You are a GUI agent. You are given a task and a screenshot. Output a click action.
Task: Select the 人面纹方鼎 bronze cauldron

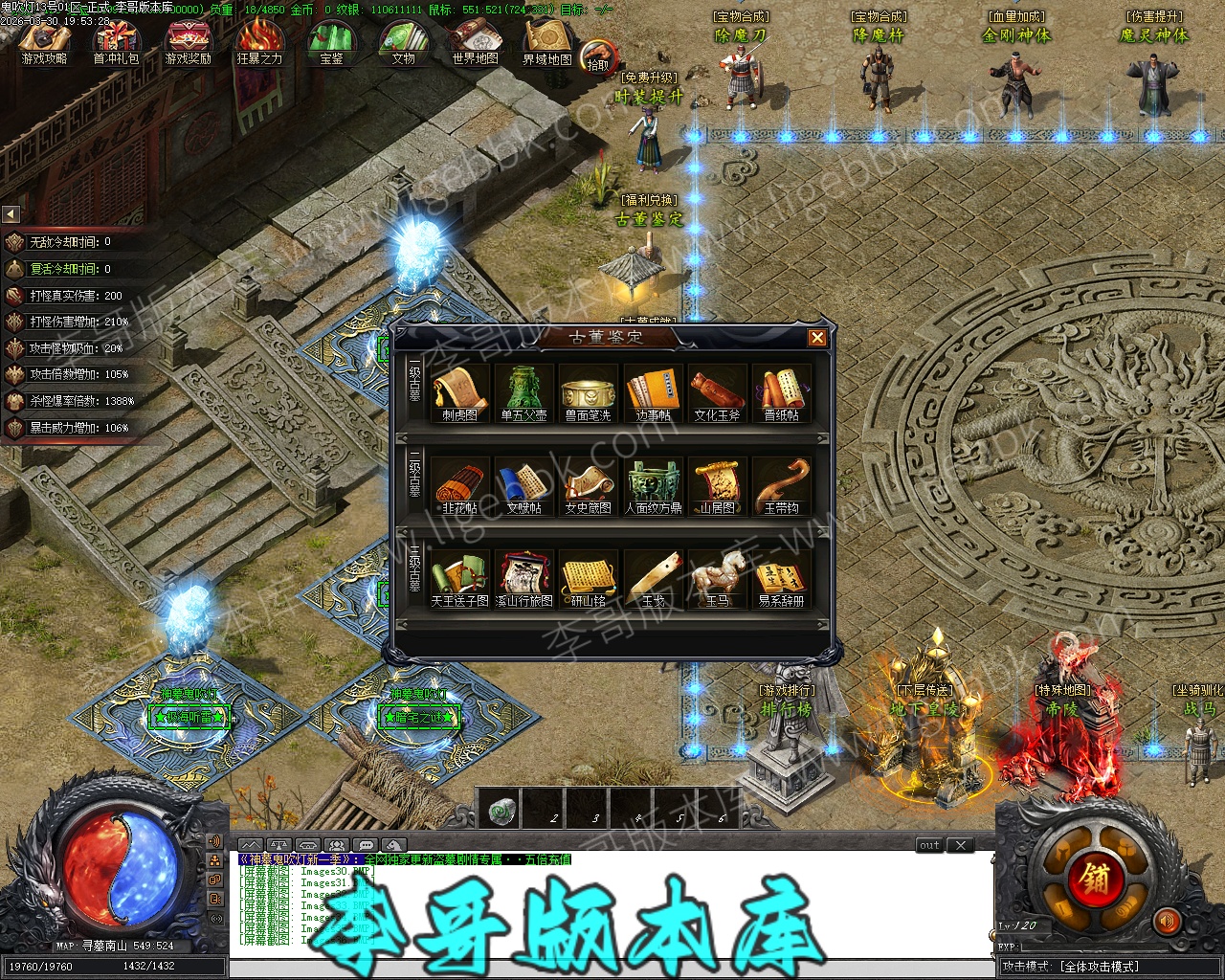653,484
